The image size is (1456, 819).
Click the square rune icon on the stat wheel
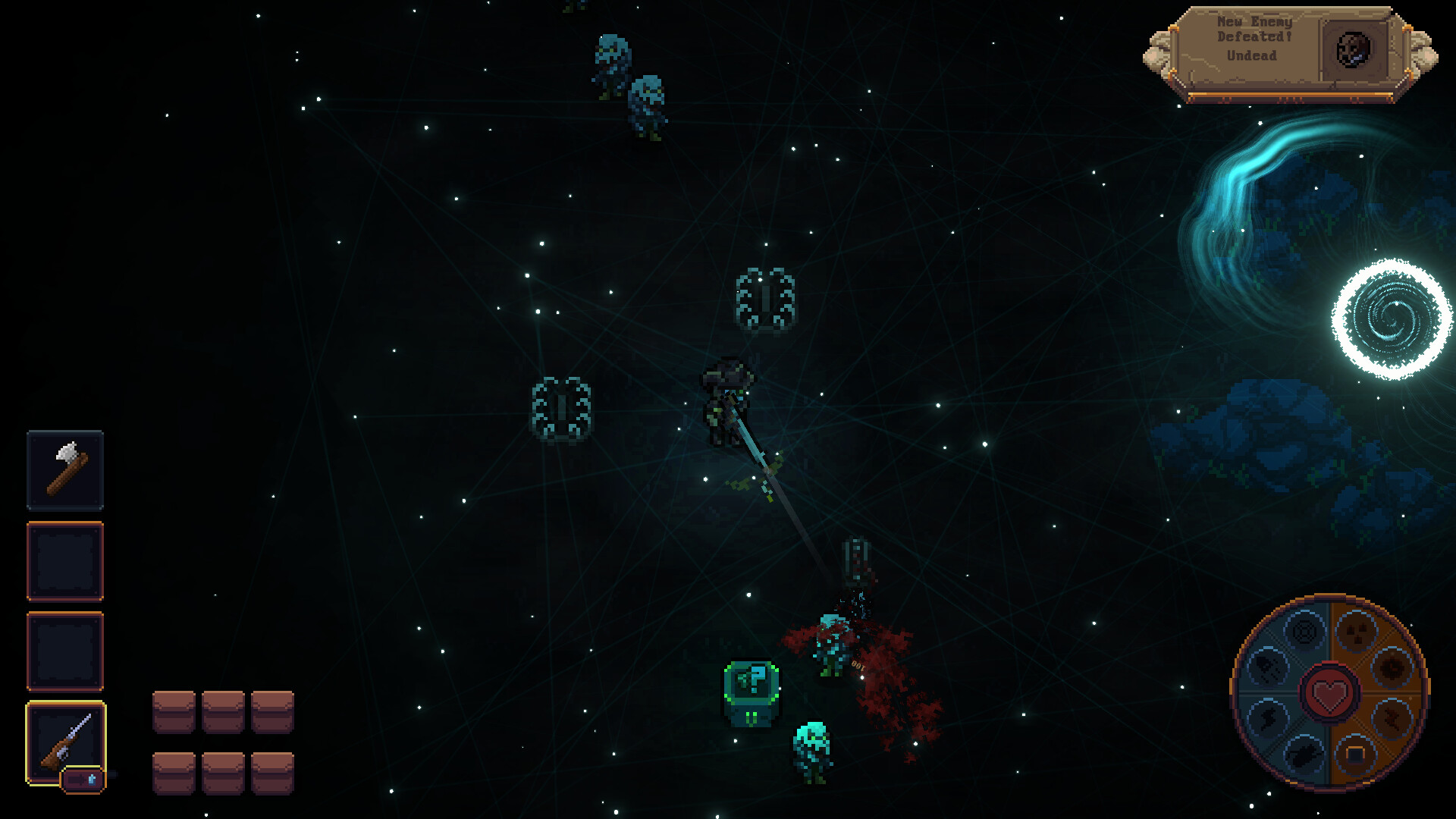pos(1356,754)
